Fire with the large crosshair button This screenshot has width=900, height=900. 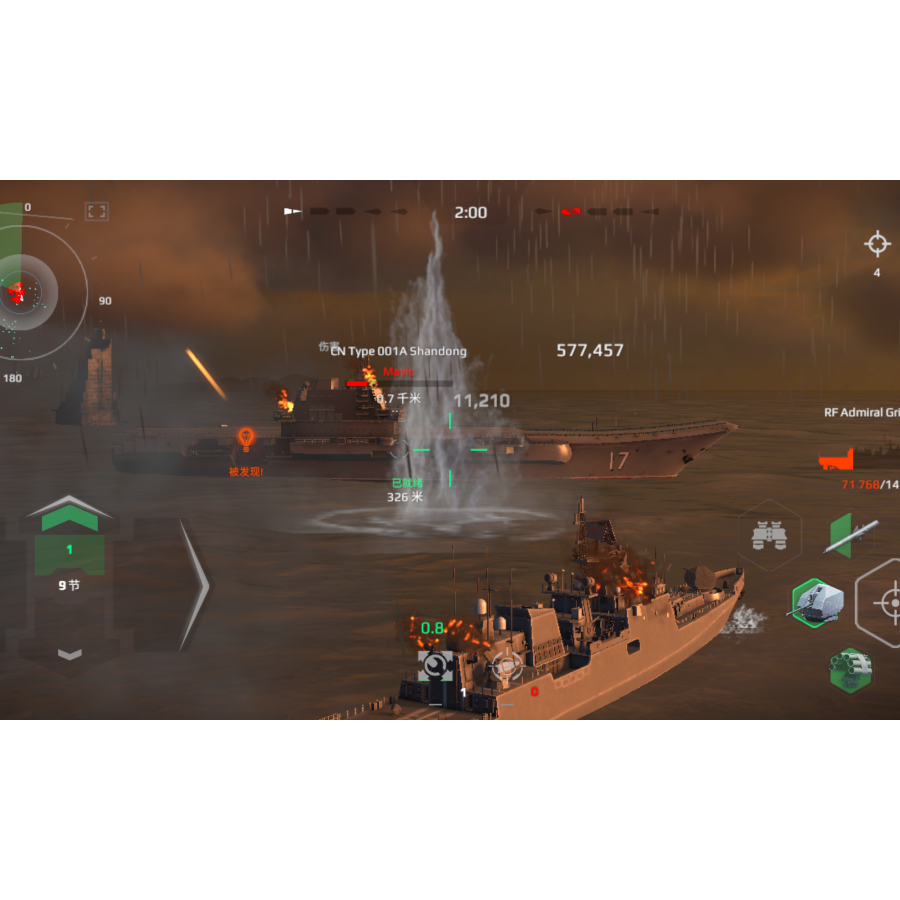click(x=886, y=602)
